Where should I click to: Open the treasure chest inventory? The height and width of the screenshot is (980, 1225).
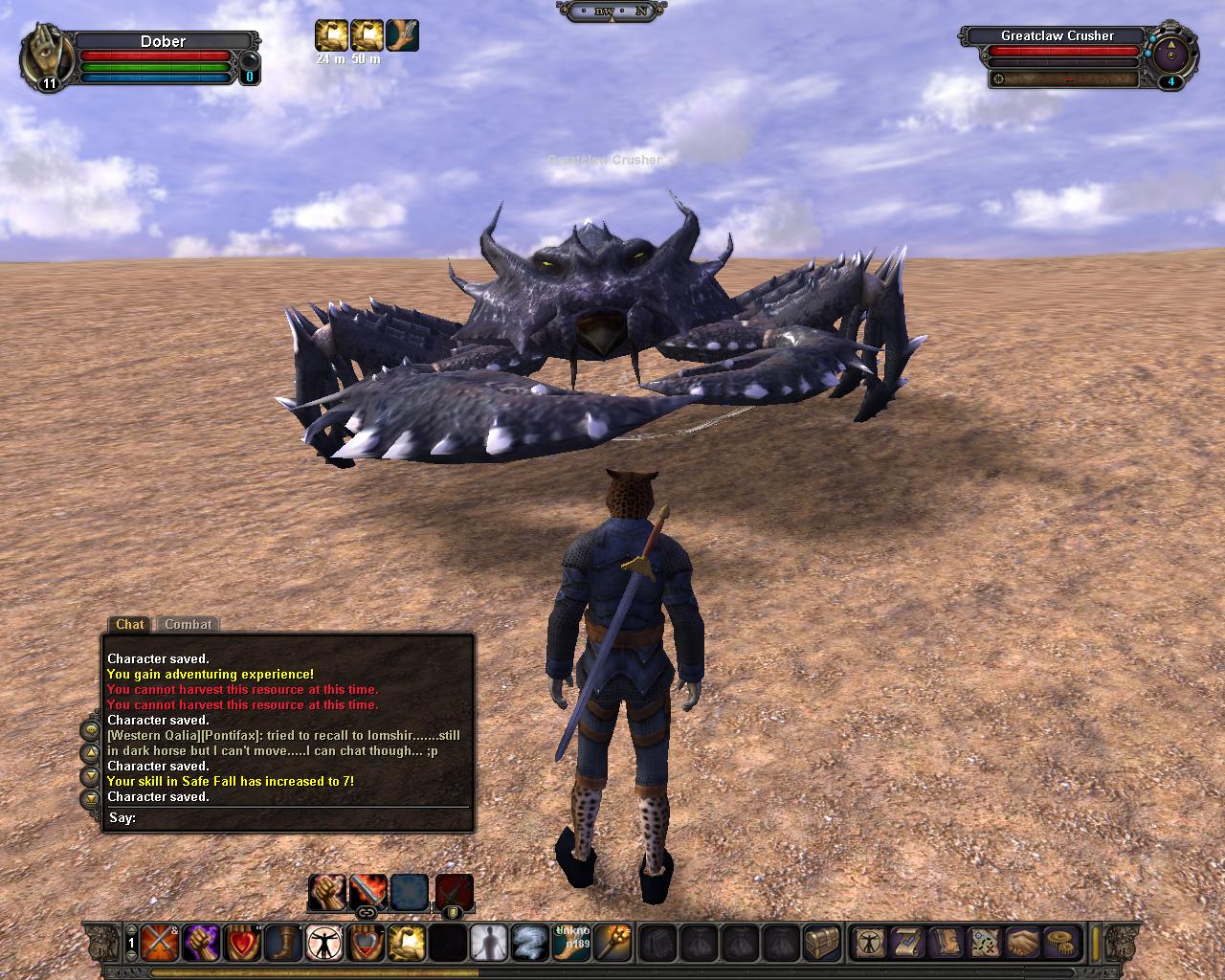[822, 943]
